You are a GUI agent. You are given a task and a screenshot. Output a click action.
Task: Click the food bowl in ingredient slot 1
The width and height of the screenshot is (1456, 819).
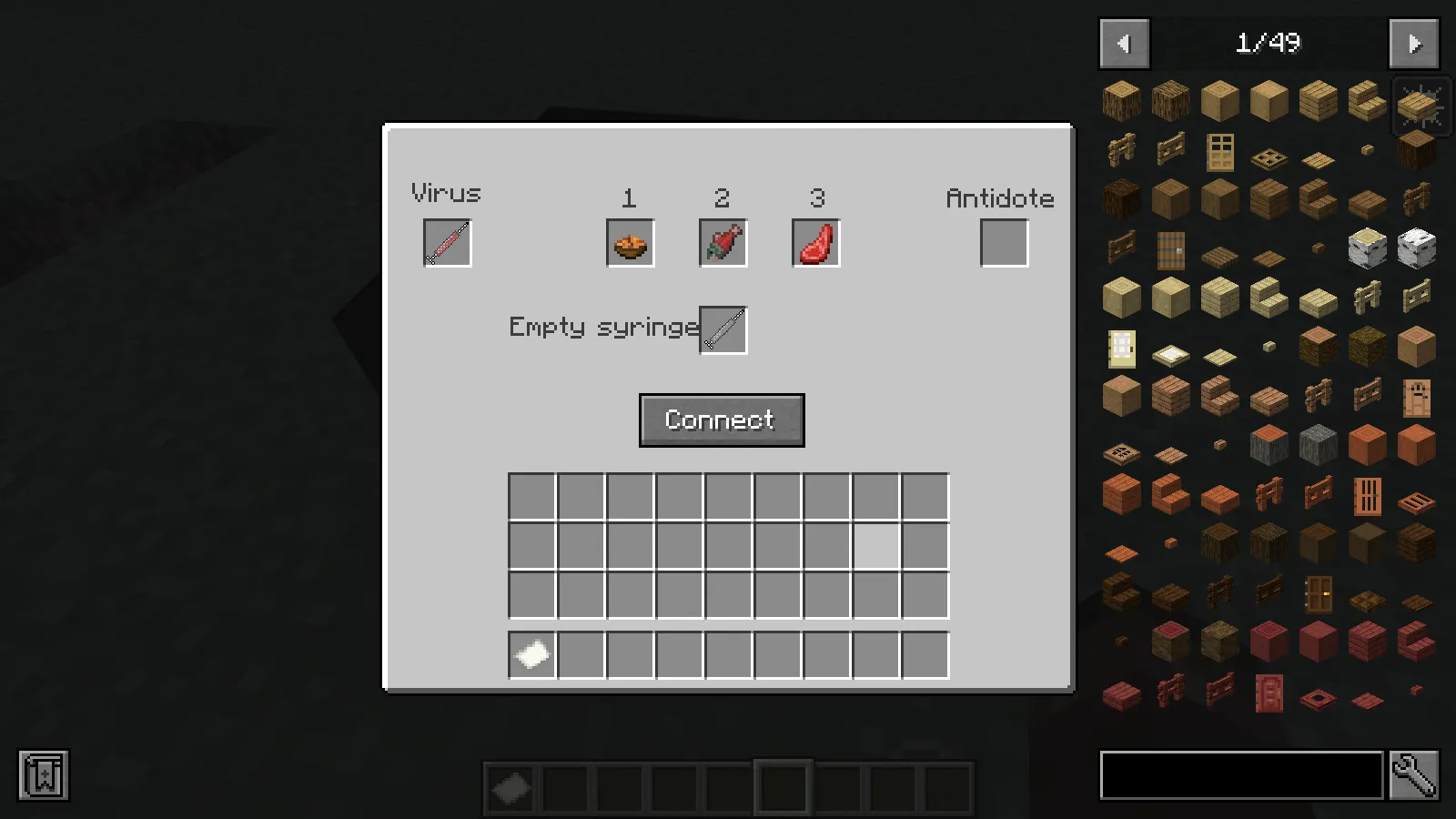pos(630,242)
